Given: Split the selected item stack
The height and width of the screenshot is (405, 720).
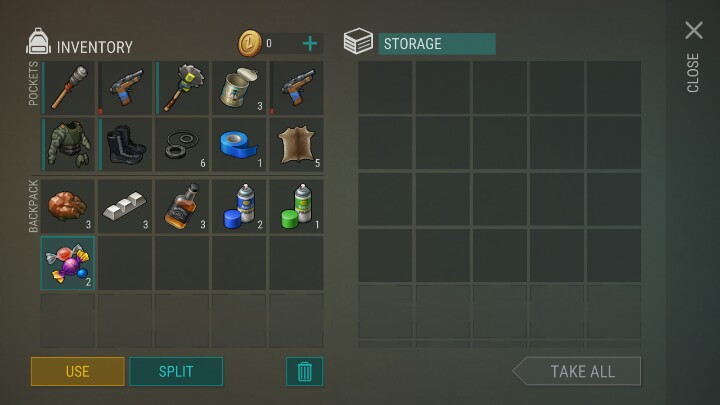Looking at the screenshot, I should point(176,371).
